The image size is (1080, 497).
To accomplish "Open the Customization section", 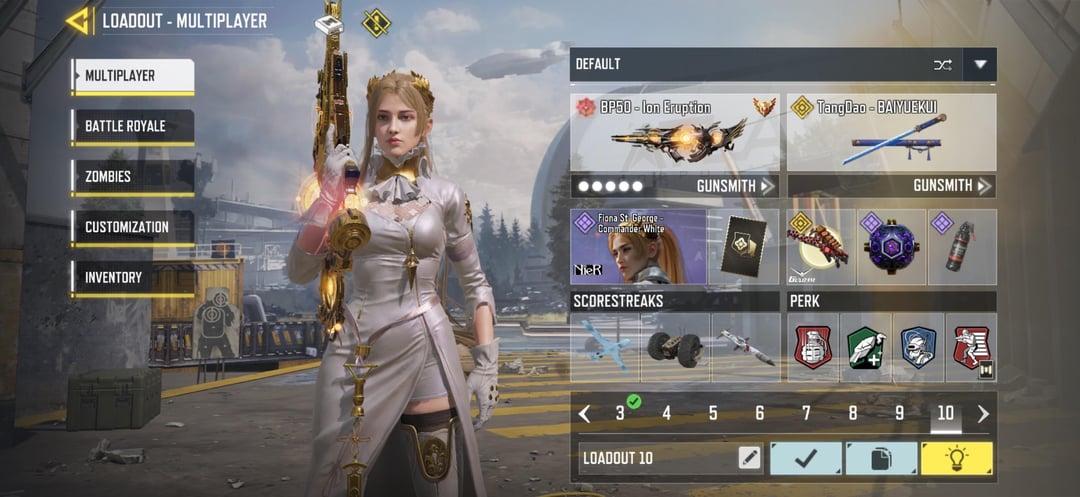I will [x=132, y=227].
